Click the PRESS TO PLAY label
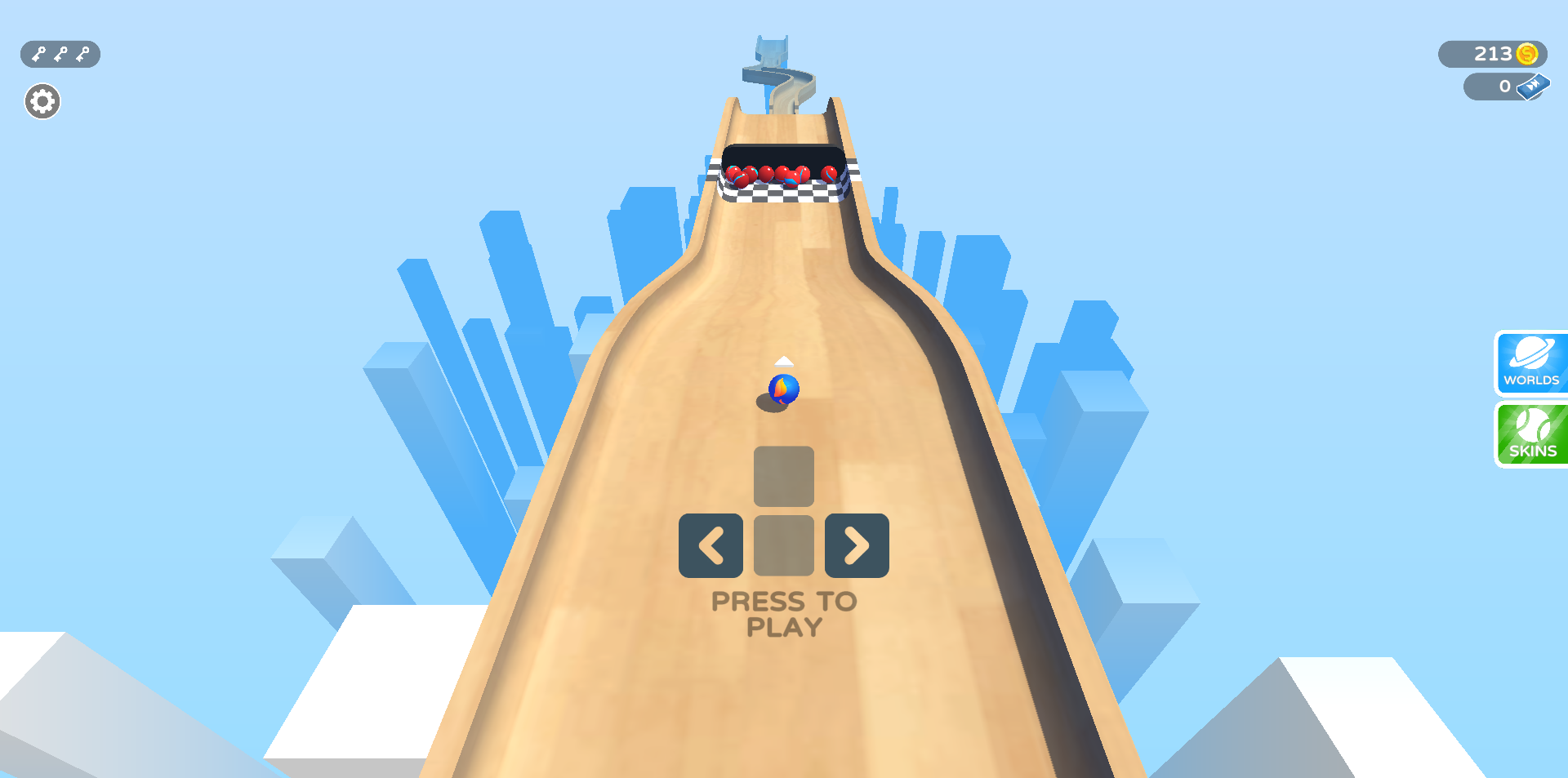The width and height of the screenshot is (1568, 778). [783, 614]
